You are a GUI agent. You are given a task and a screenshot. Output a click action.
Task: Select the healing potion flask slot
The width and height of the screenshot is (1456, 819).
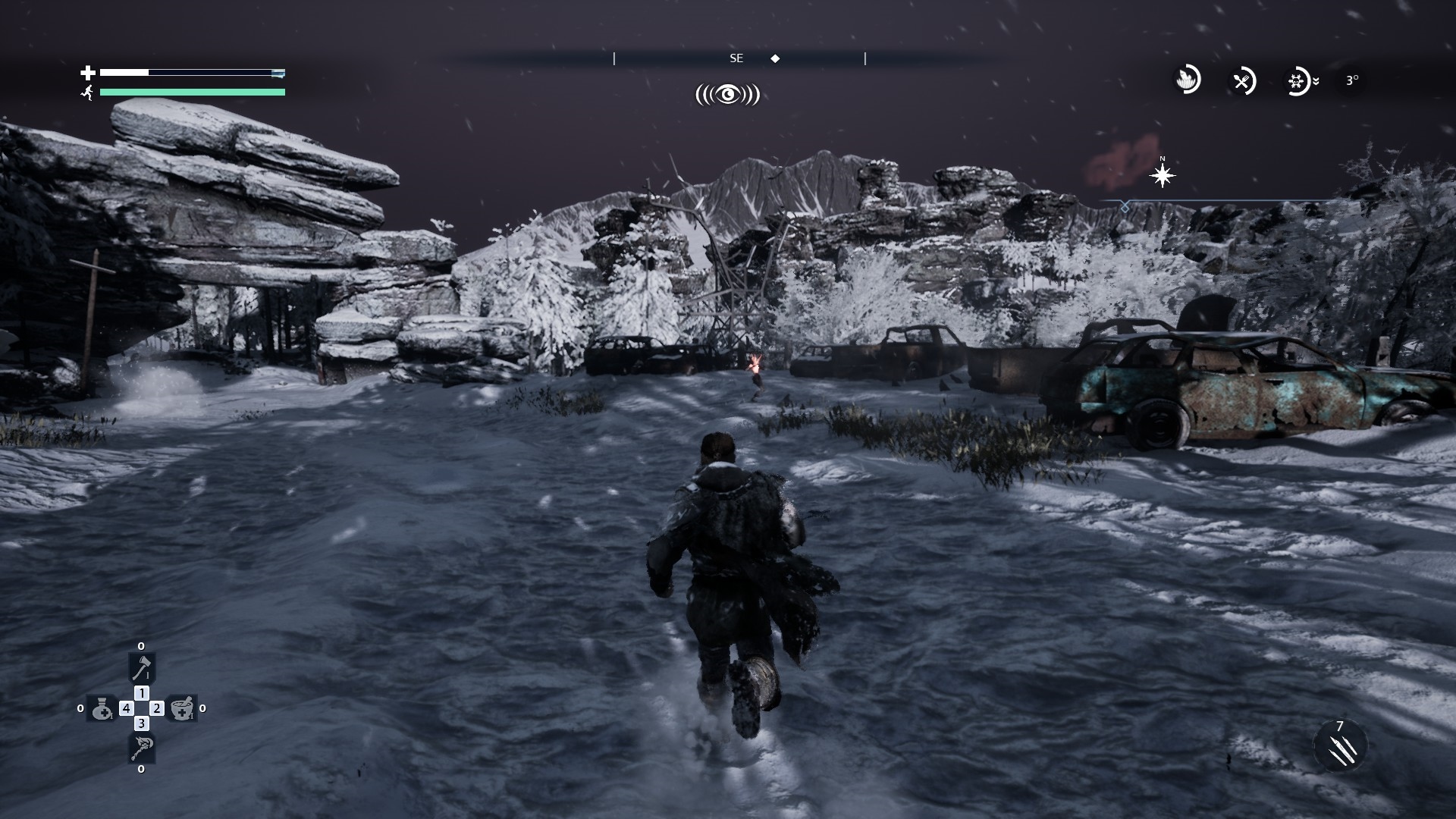click(x=102, y=708)
